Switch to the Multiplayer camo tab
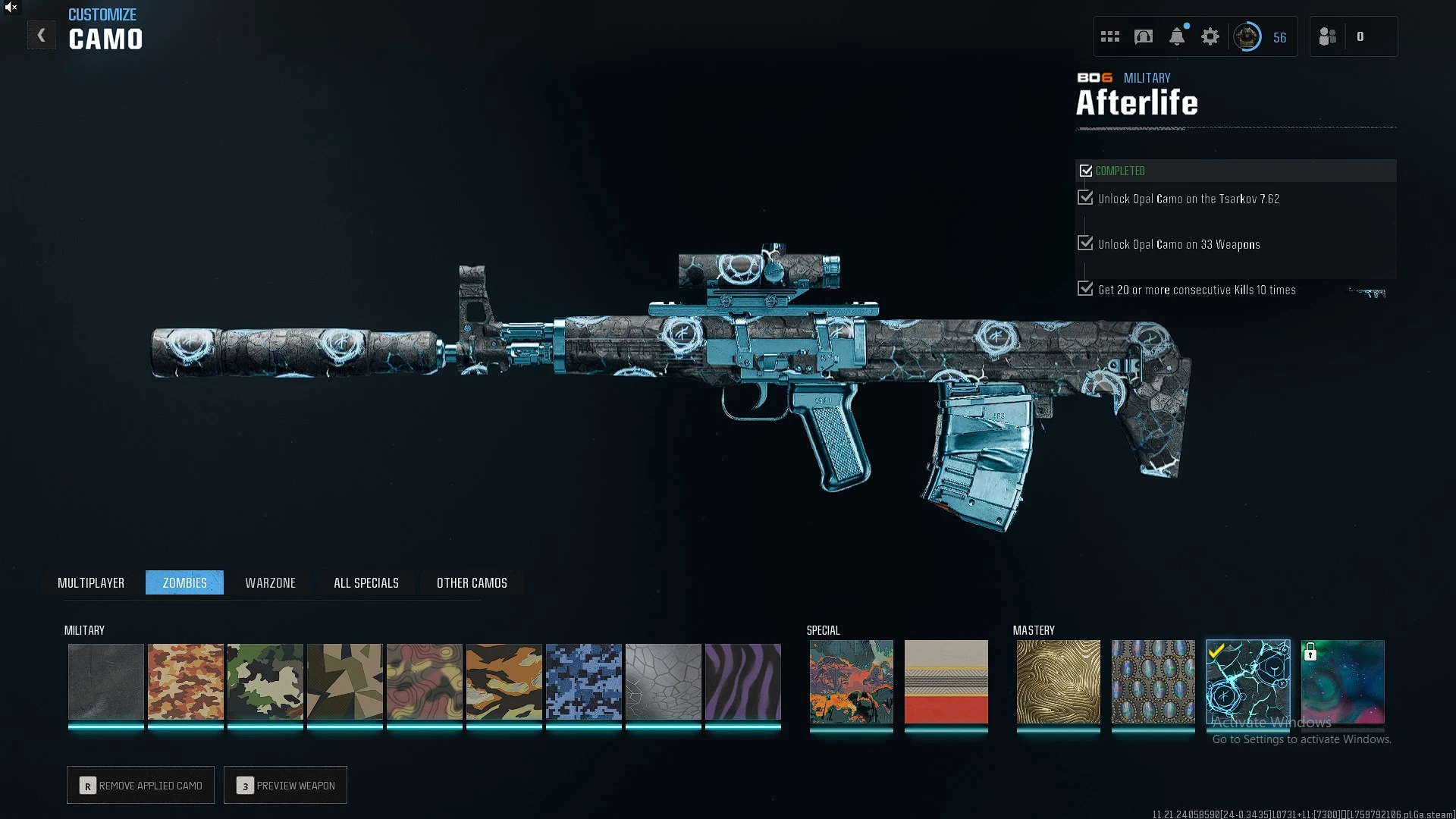This screenshot has width=1456, height=819. pyautogui.click(x=91, y=582)
